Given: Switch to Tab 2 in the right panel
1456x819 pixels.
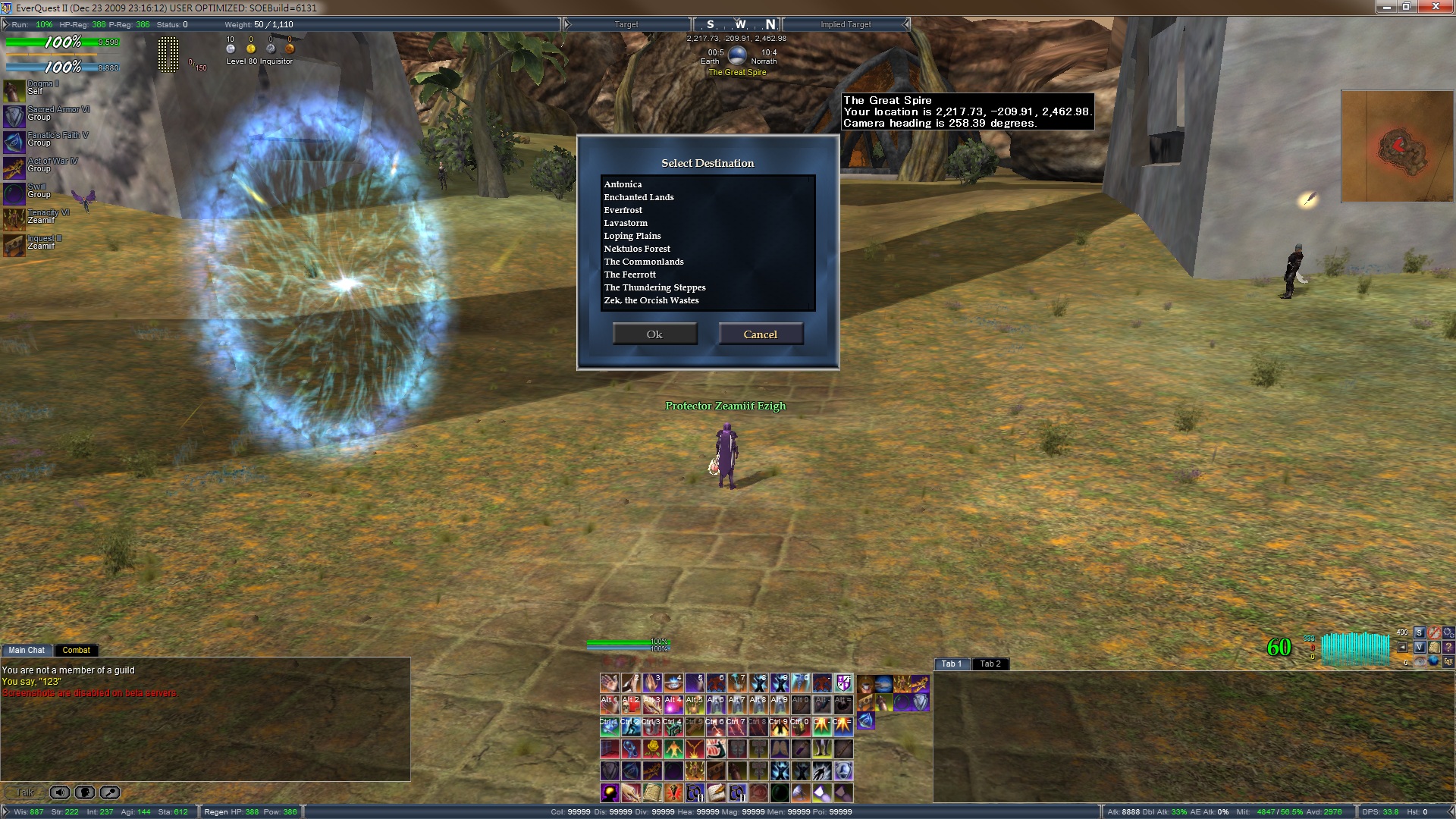Looking at the screenshot, I should click(990, 664).
